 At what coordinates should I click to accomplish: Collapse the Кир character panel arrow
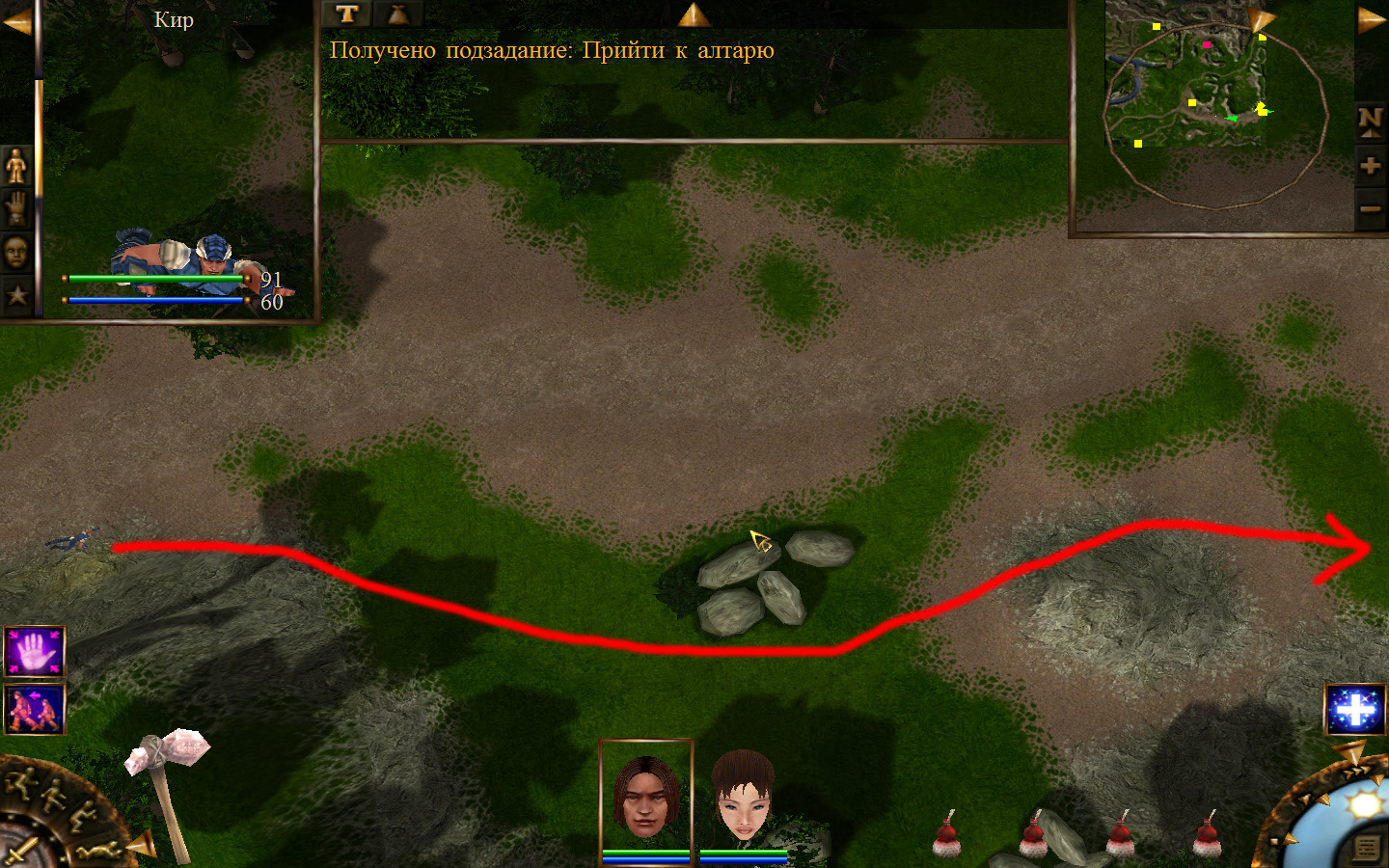16,21
